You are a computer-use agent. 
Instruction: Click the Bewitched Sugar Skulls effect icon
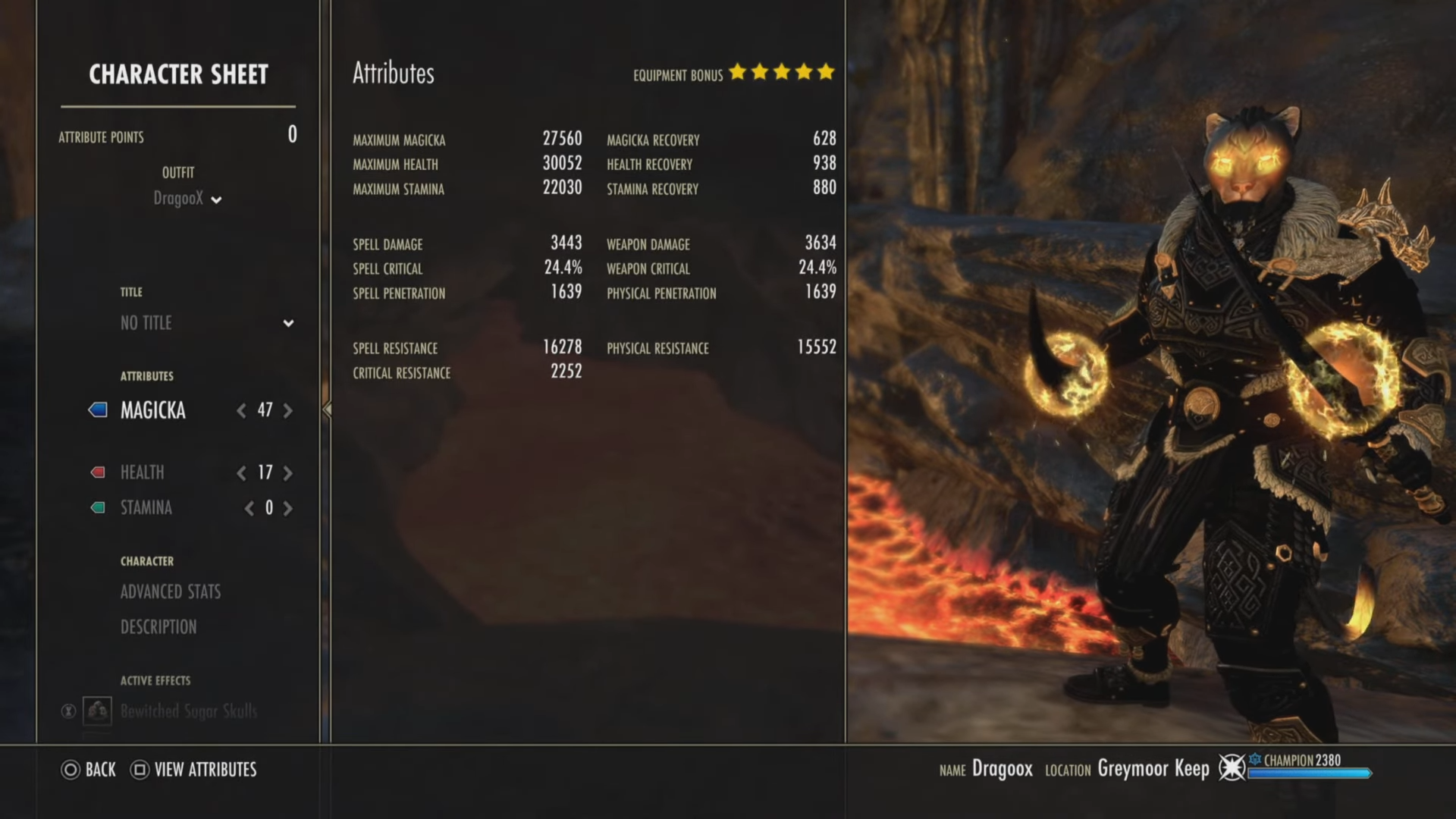click(x=99, y=711)
